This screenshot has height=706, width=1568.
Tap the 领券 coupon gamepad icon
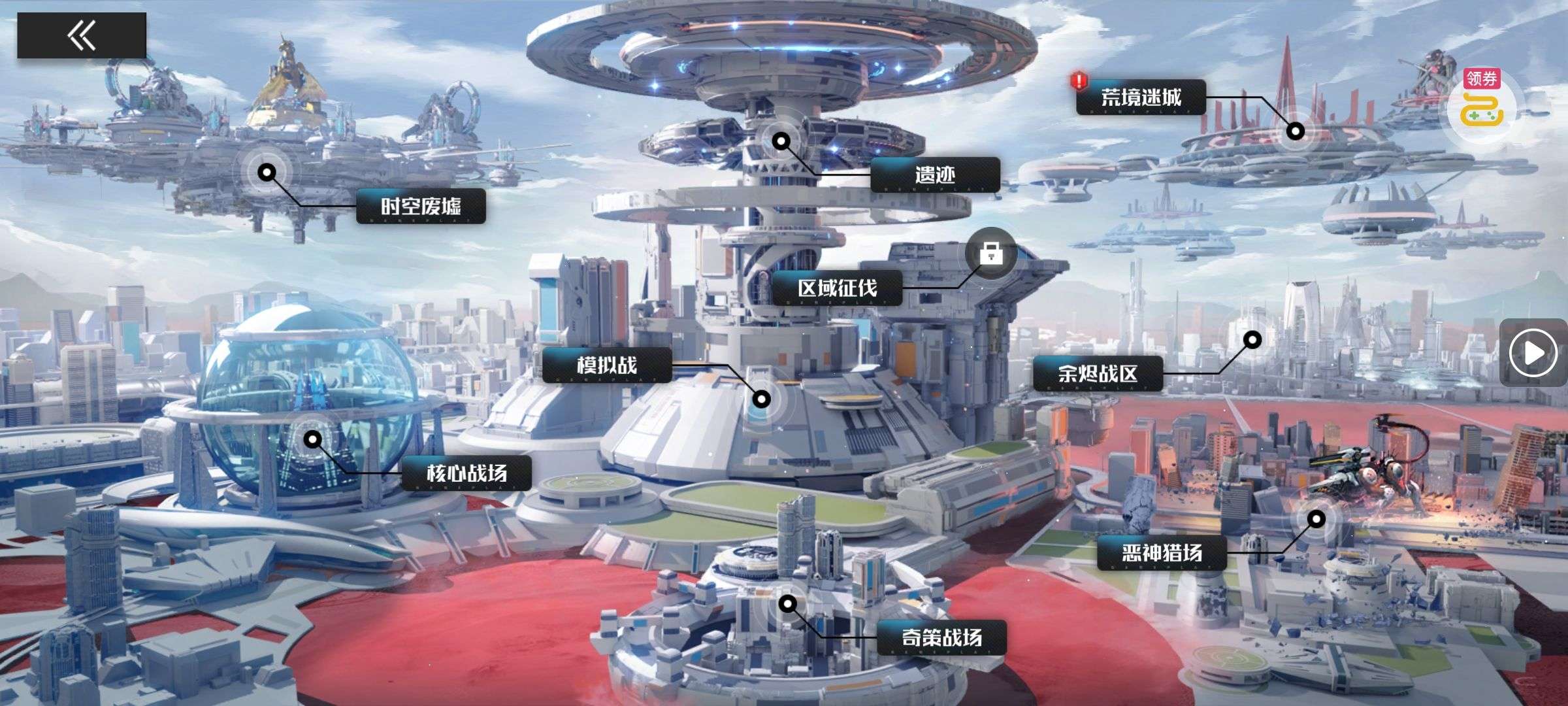coord(1482,109)
